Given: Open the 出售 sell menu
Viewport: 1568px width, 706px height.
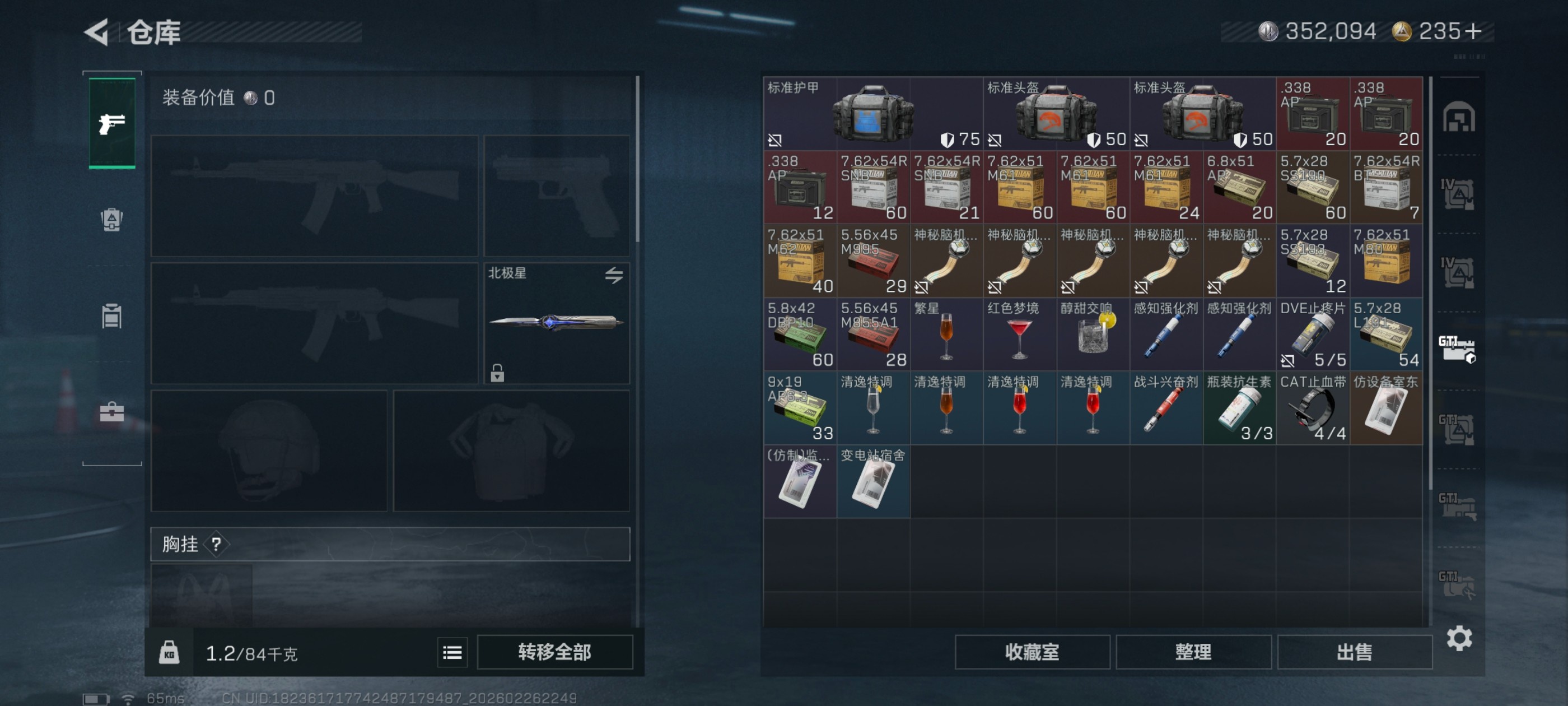Looking at the screenshot, I should click(1354, 652).
